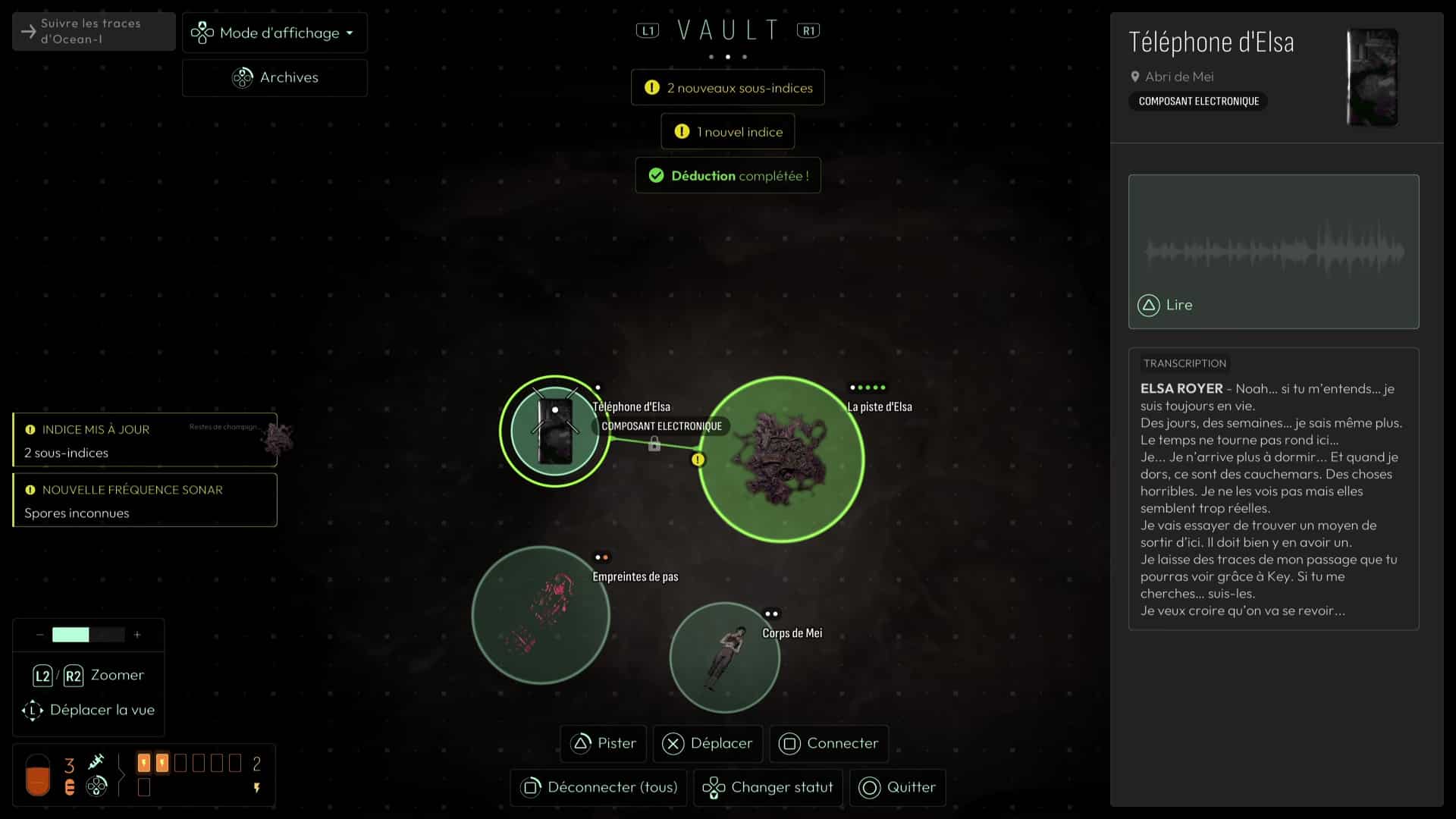Select the Téléphone d'Elsa clue node
This screenshot has height=819, width=1456.
pyautogui.click(x=555, y=431)
